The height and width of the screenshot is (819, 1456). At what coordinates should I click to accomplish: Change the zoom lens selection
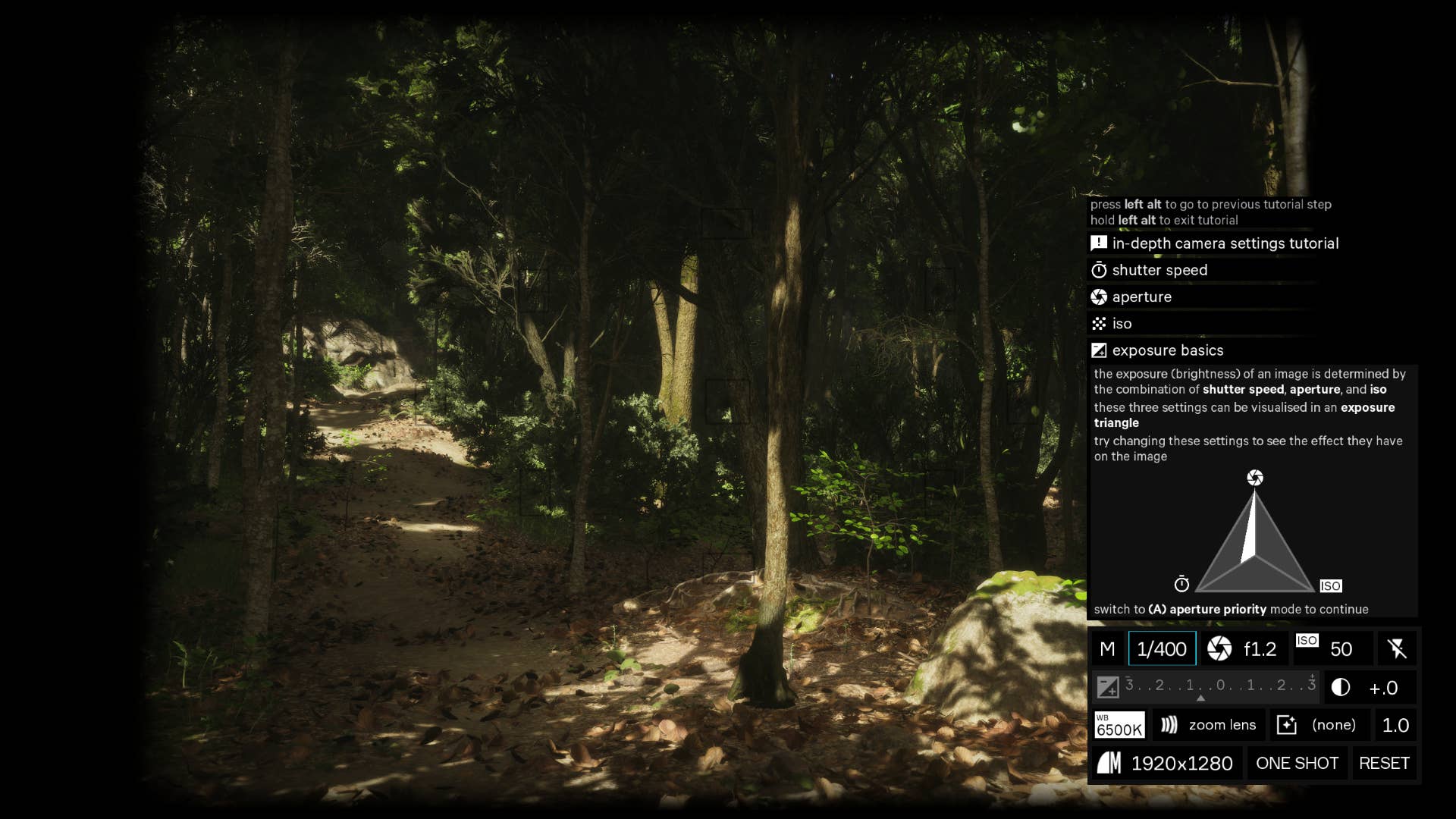coord(1209,726)
